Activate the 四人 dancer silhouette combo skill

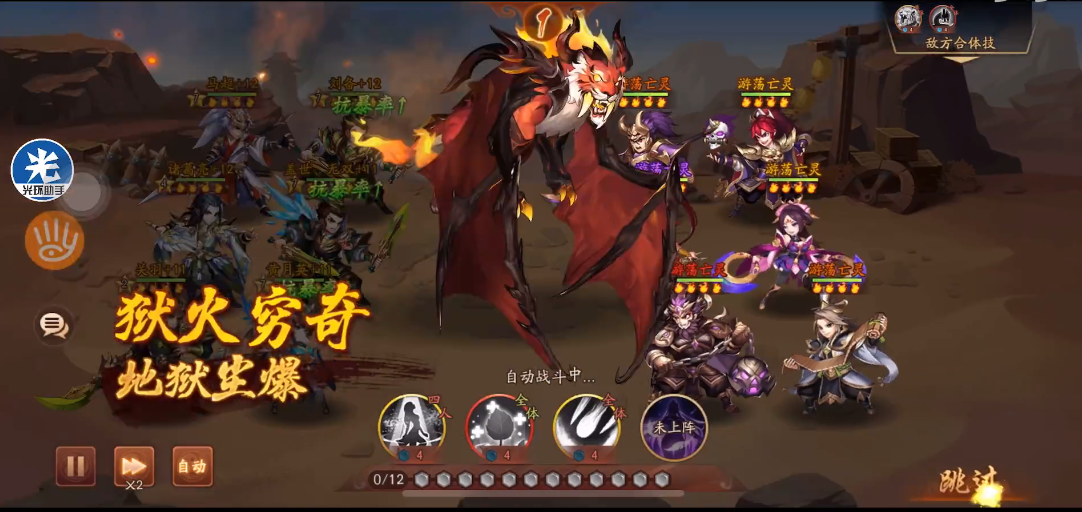point(411,427)
